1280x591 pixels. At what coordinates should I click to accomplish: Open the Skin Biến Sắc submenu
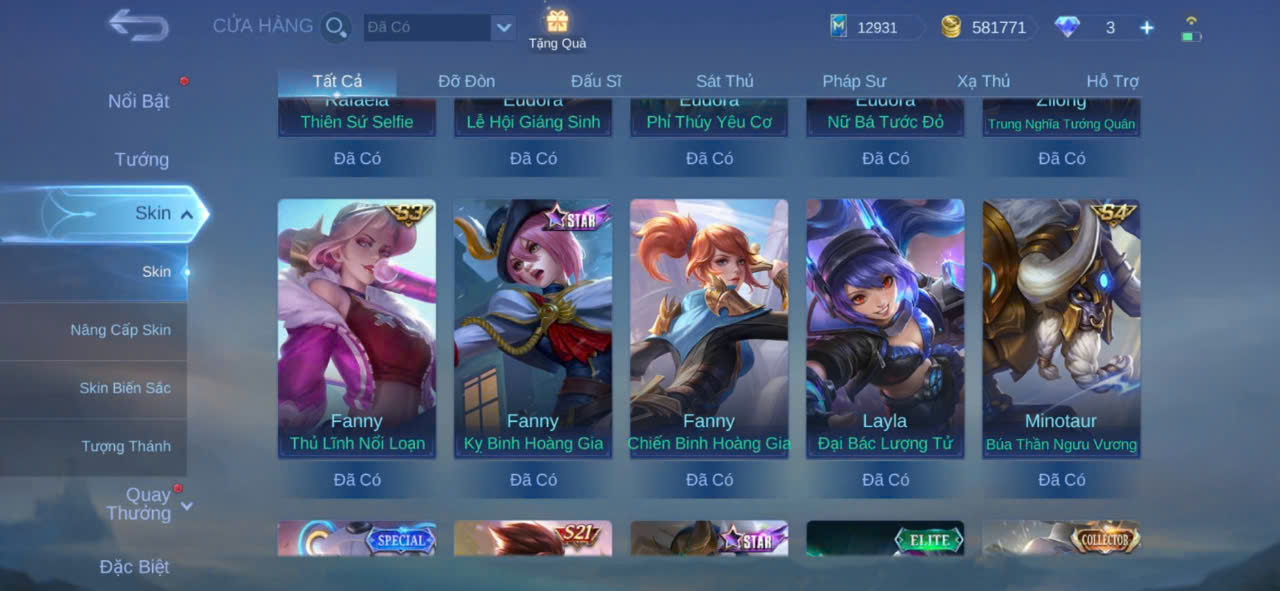[125, 388]
